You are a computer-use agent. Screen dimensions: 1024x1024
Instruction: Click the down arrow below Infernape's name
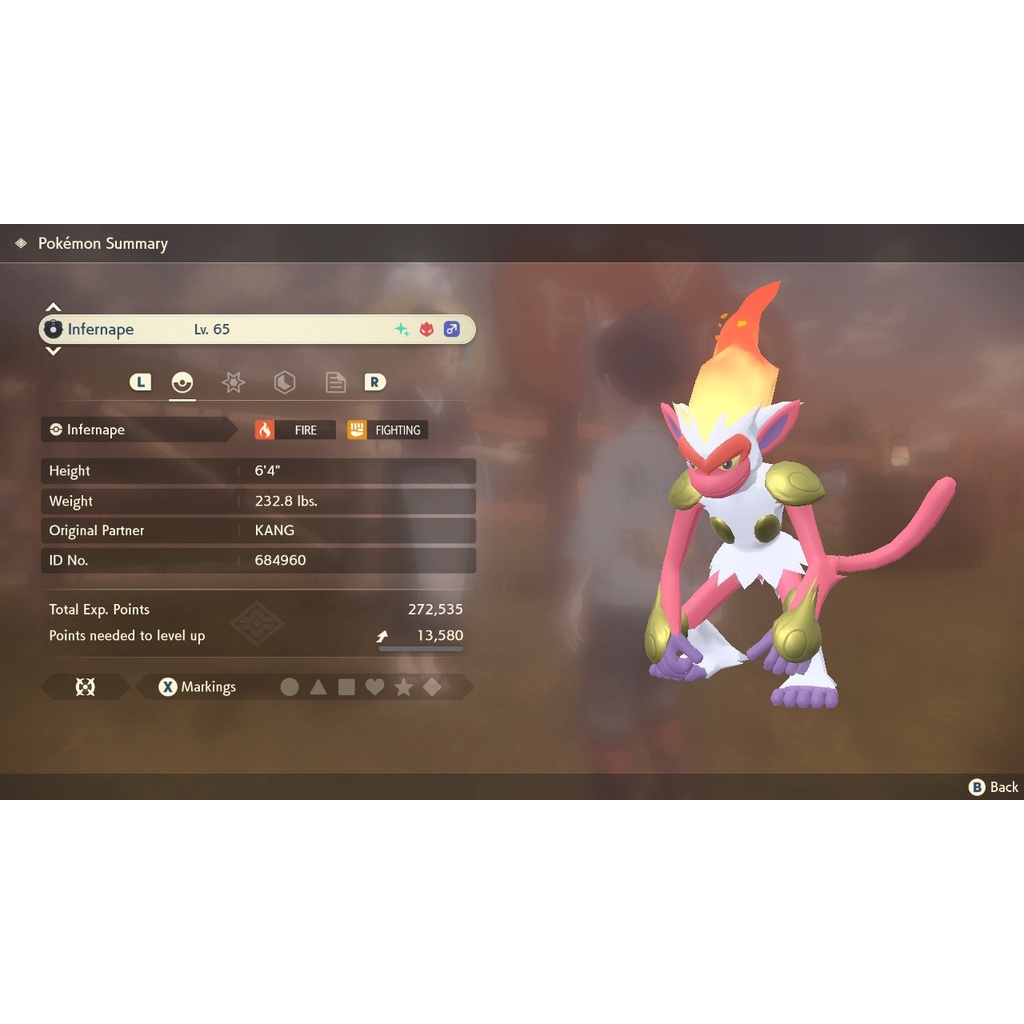pos(54,351)
